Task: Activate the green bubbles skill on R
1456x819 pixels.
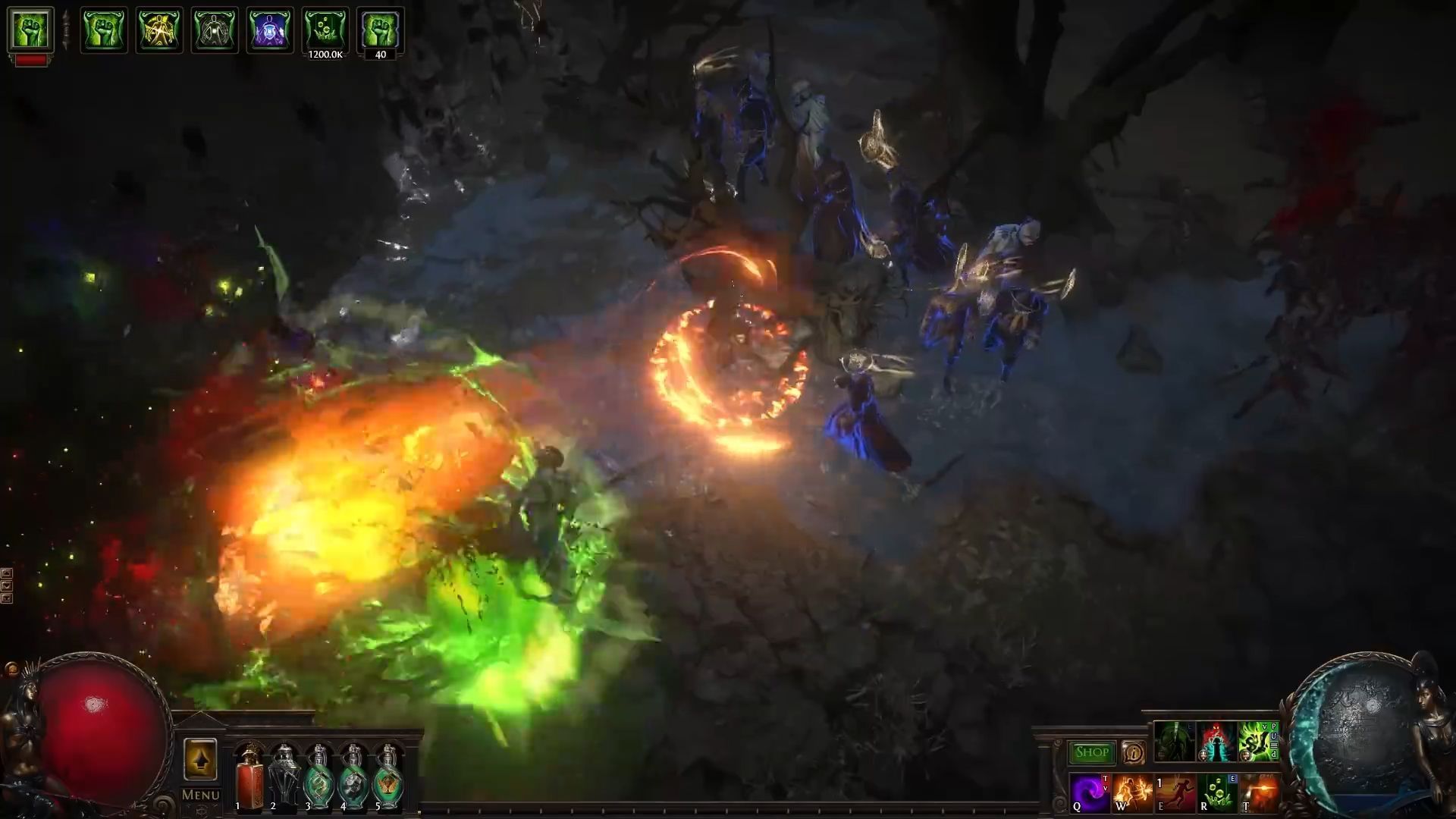Action: (1217, 793)
